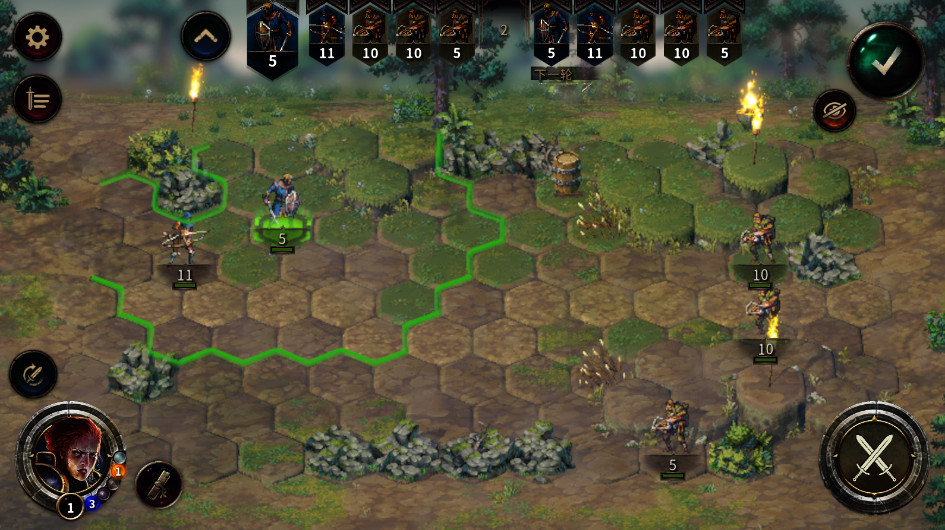Image resolution: width=945 pixels, height=530 pixels.
Task: Collapse the turn order bar with the chevron
Action: pos(205,37)
